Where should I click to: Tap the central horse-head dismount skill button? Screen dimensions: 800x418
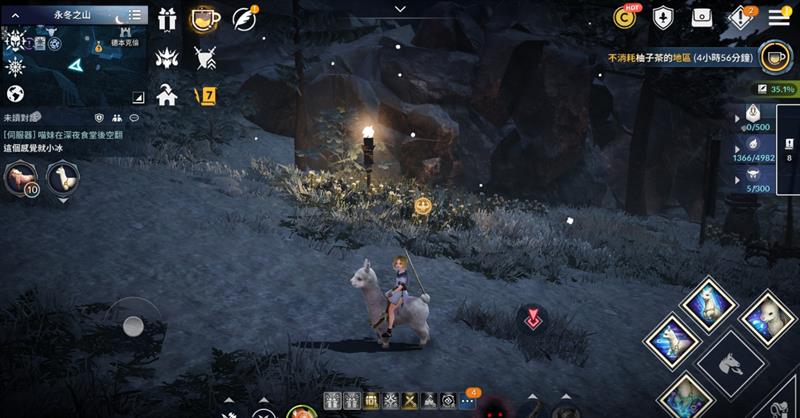click(725, 363)
